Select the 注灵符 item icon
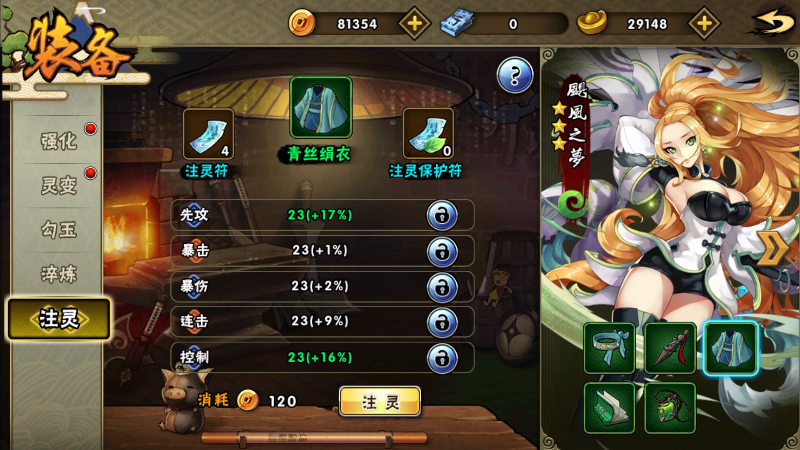Viewport: 800px width, 450px height. (x=208, y=134)
